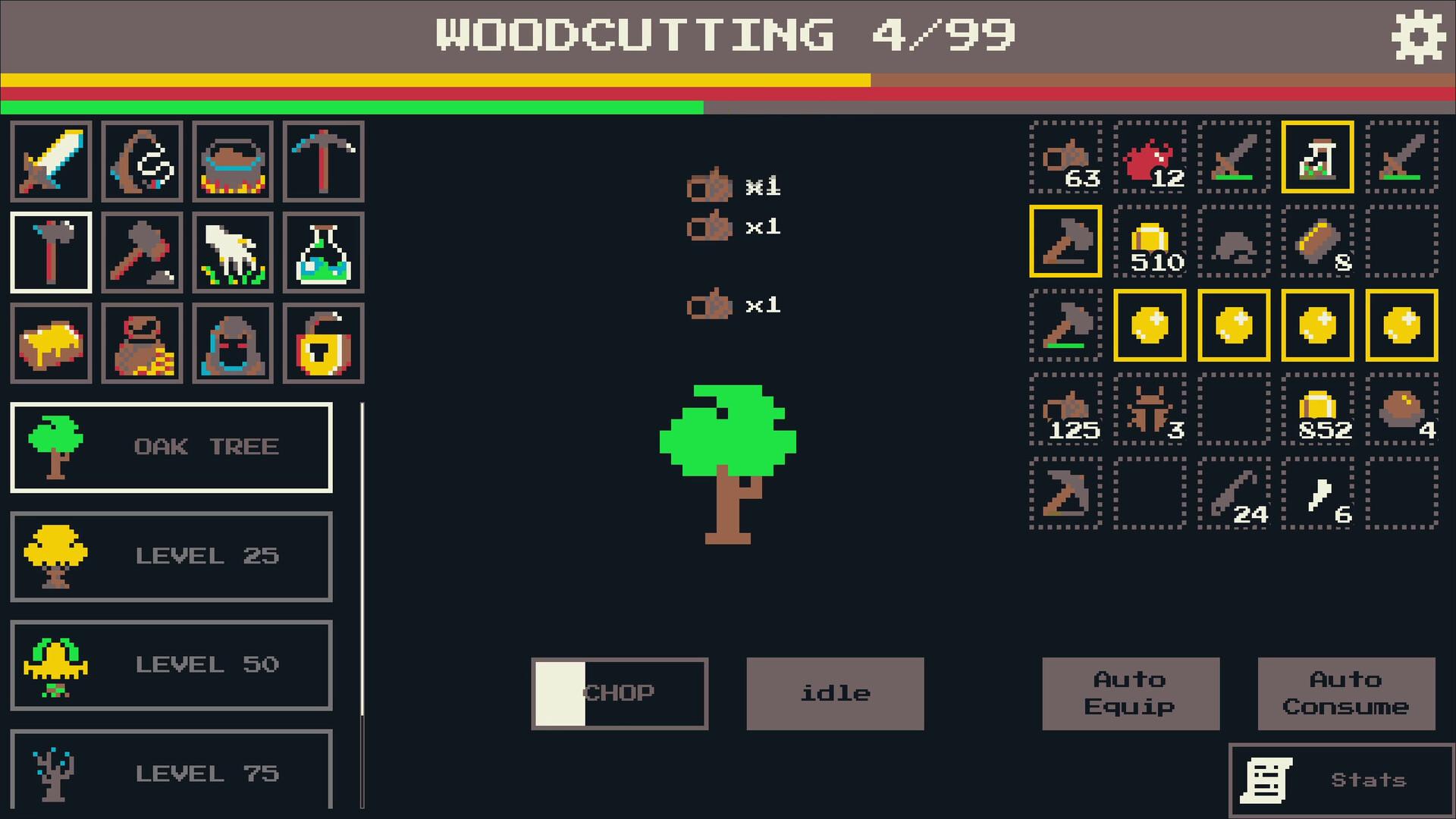Open the Alchemy potion flask skill icon

coord(323,253)
